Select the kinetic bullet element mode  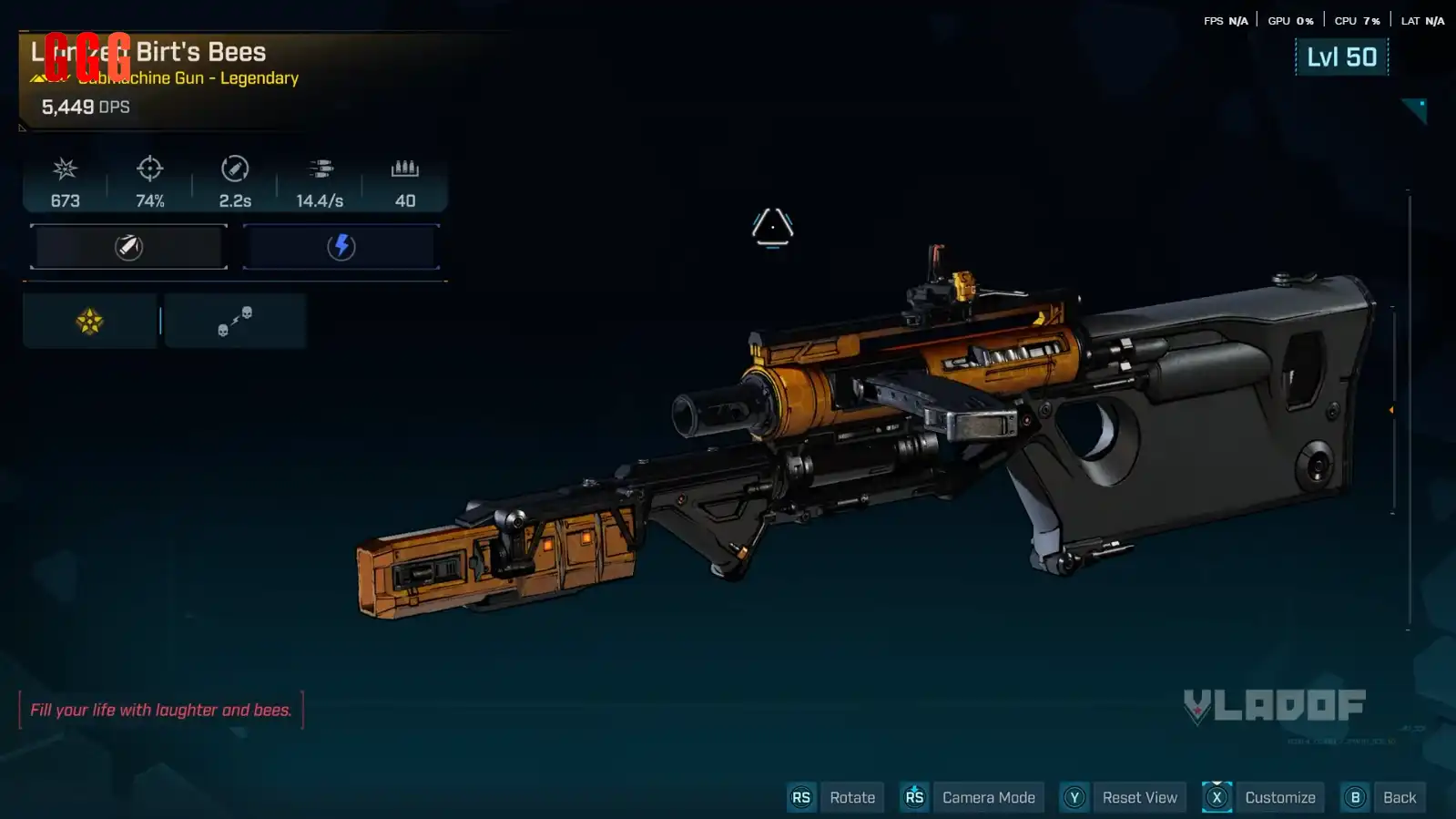128,247
